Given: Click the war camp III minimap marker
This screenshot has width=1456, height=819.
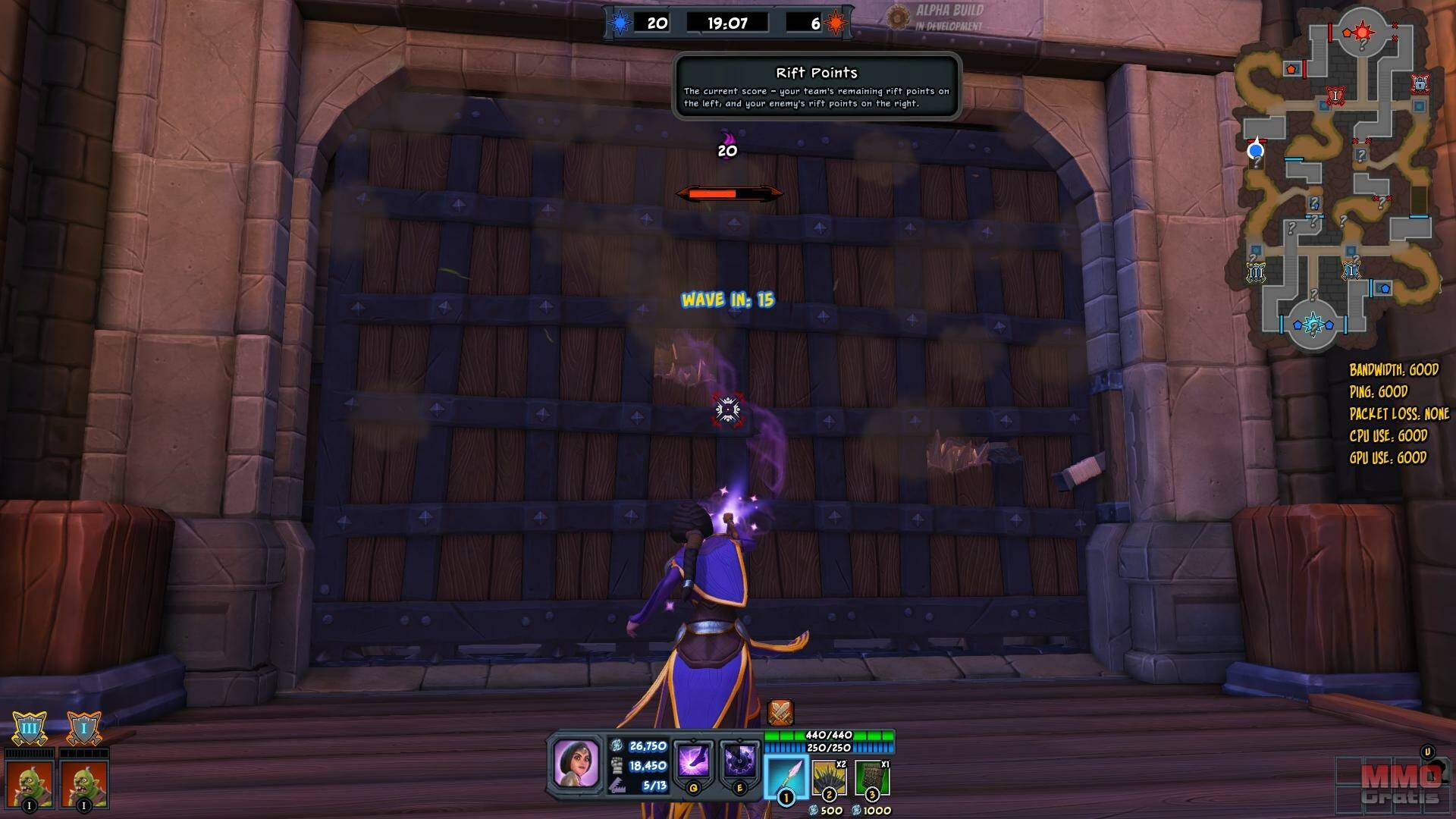Looking at the screenshot, I should (x=1256, y=272).
